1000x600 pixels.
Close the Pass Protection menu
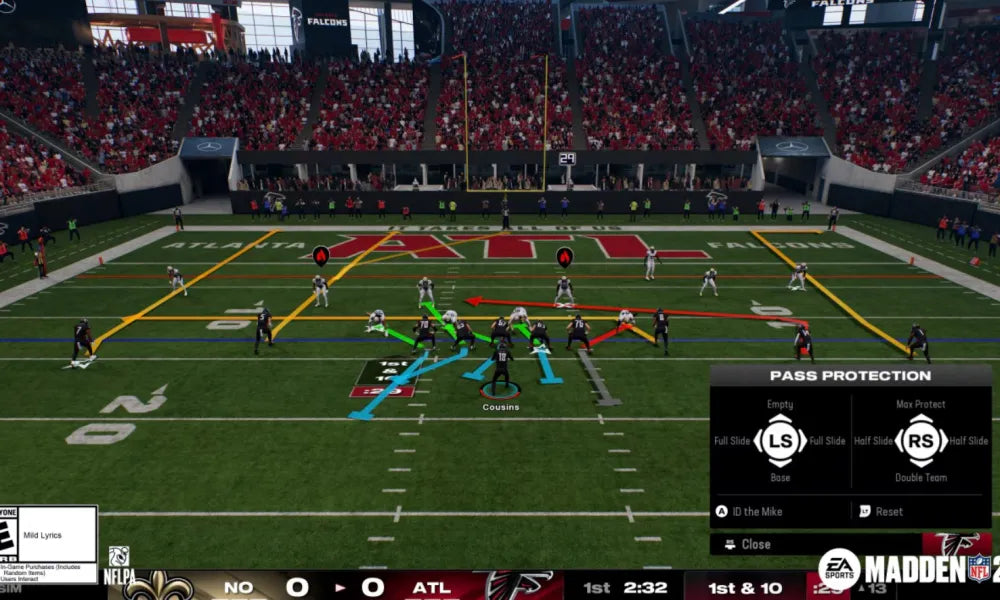point(754,544)
